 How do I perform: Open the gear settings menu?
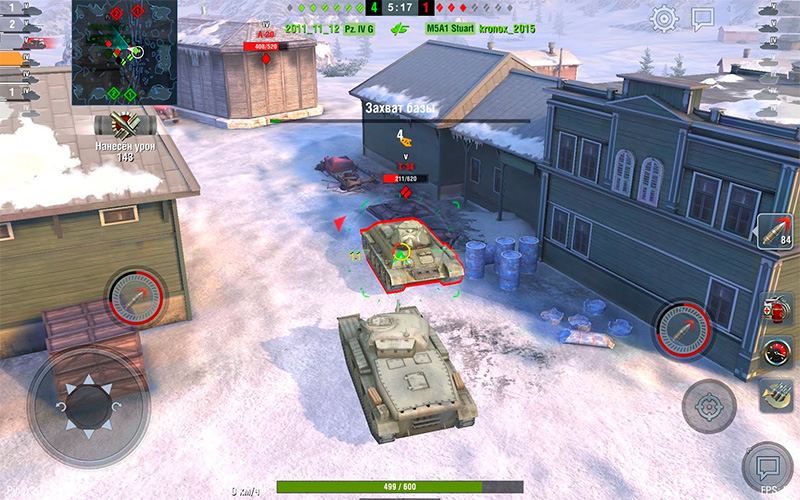click(664, 18)
